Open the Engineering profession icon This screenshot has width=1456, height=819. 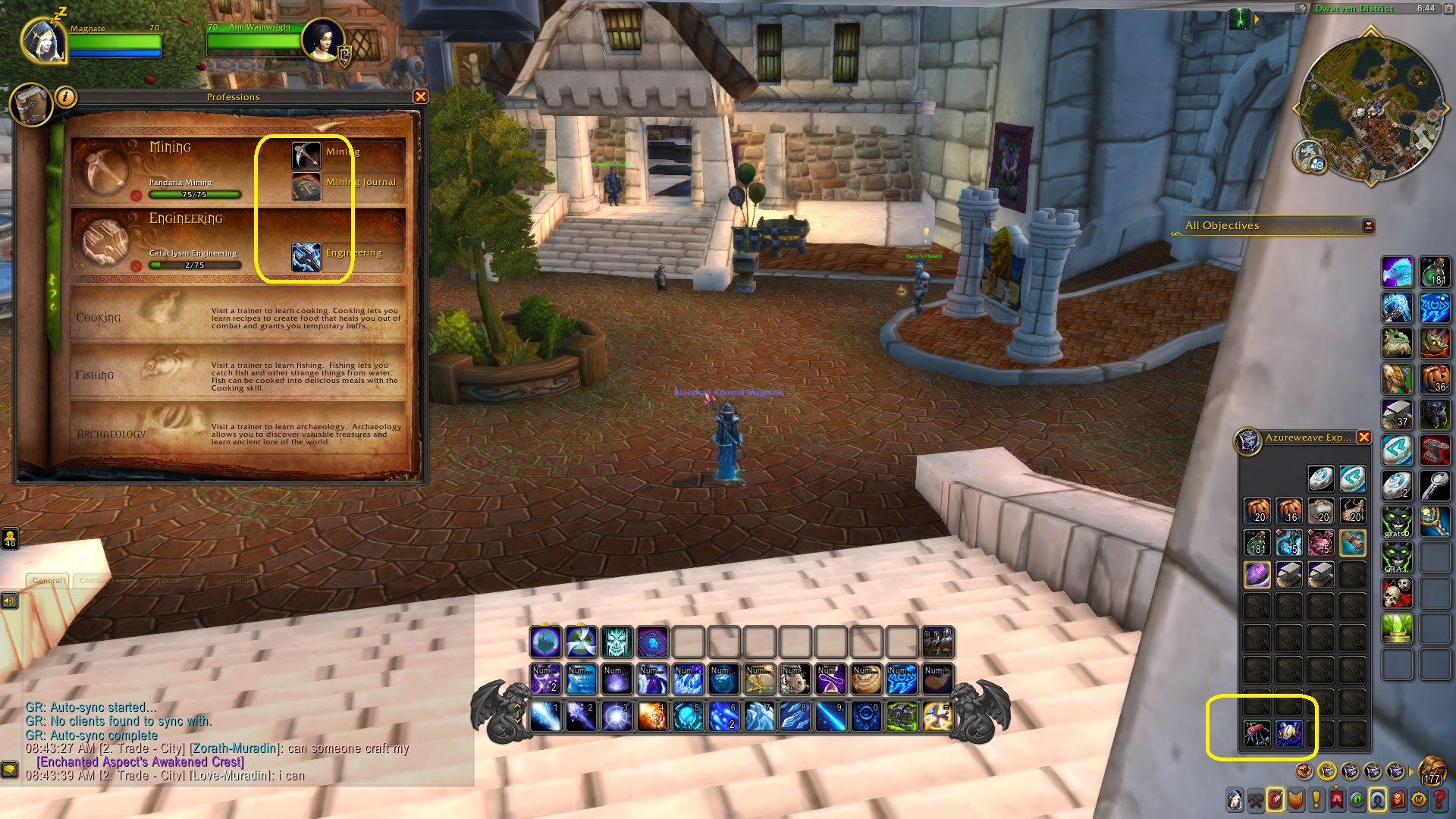[x=306, y=257]
